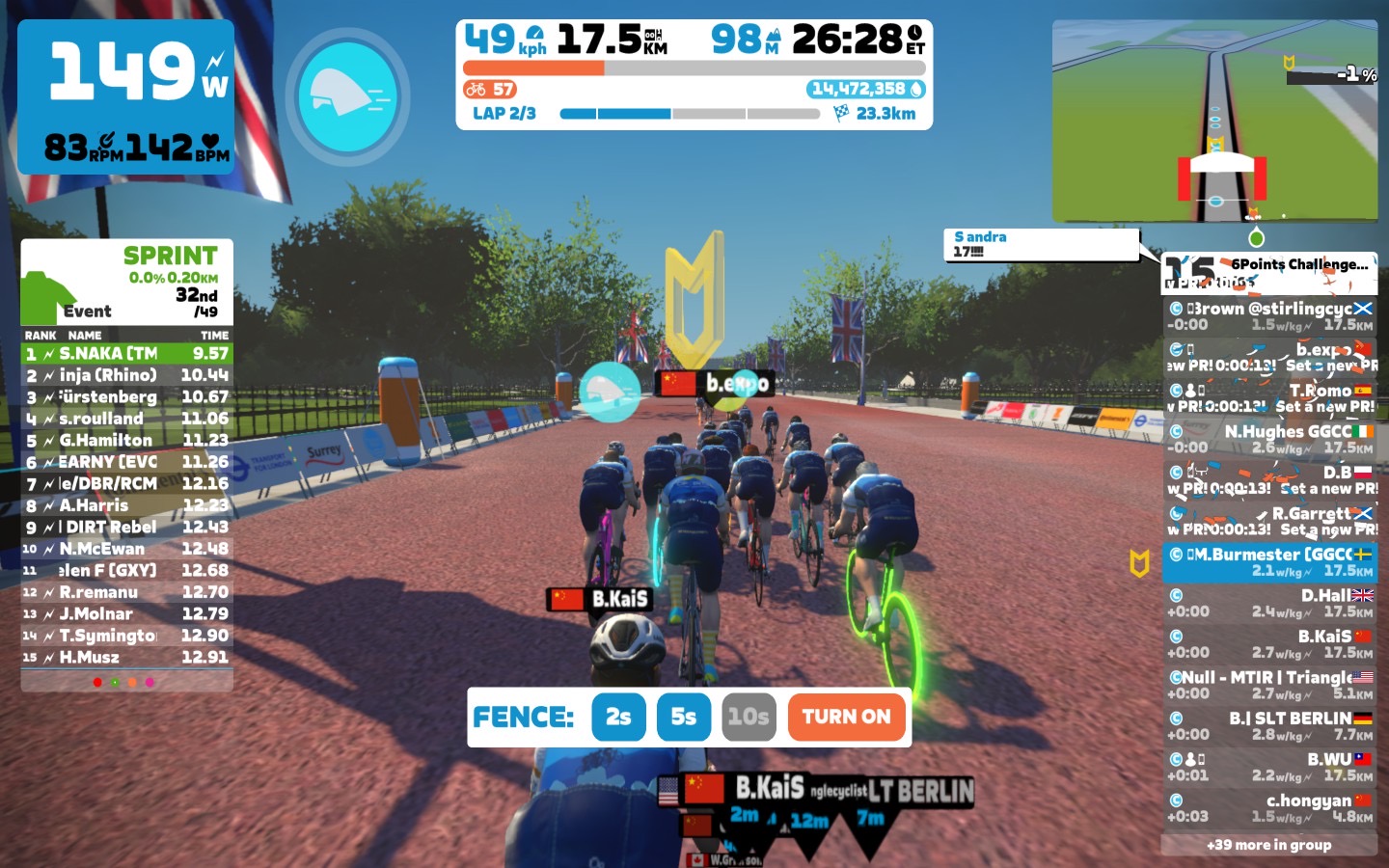Open the minimap

1213,121
